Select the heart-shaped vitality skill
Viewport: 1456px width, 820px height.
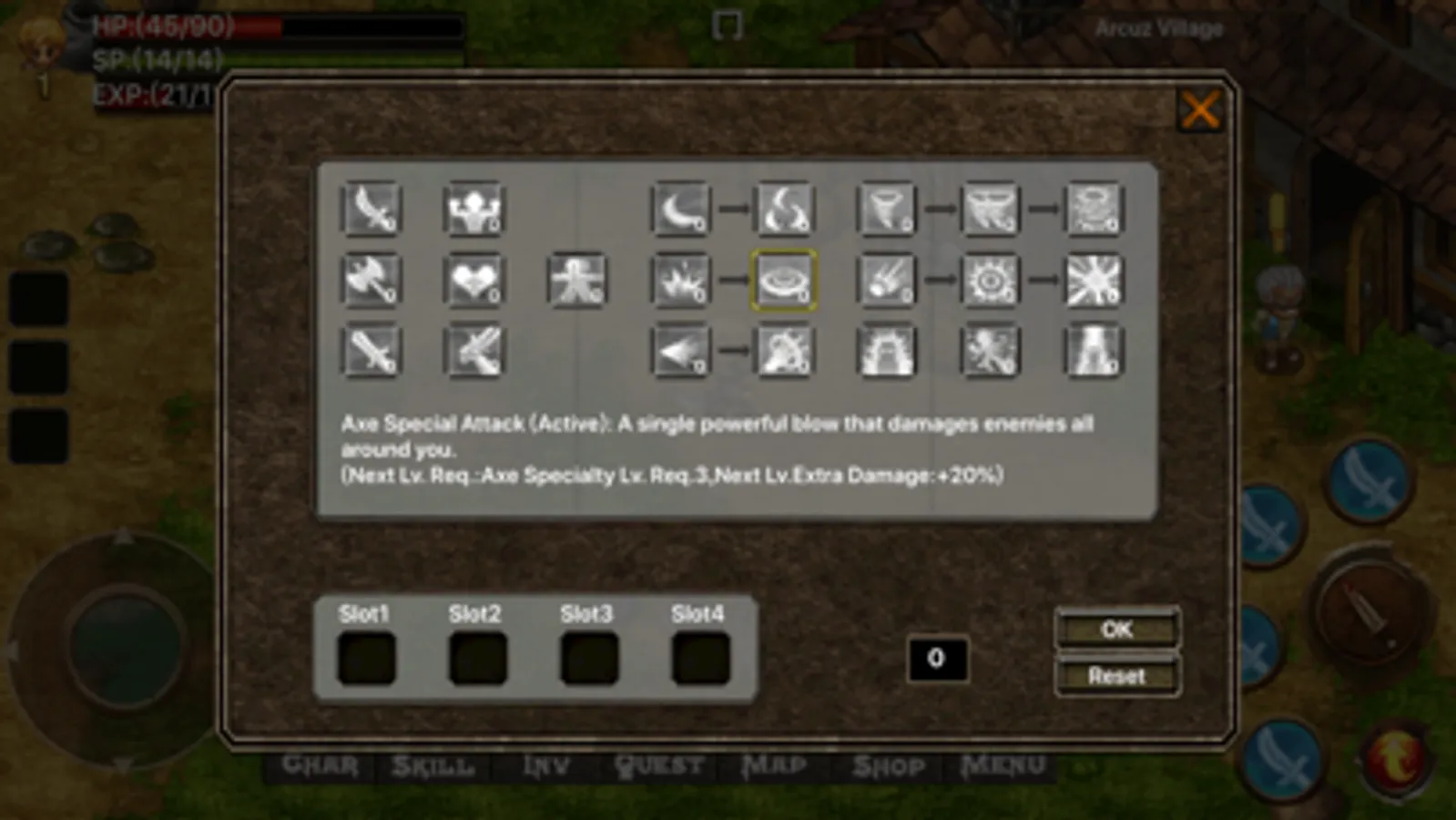[473, 282]
